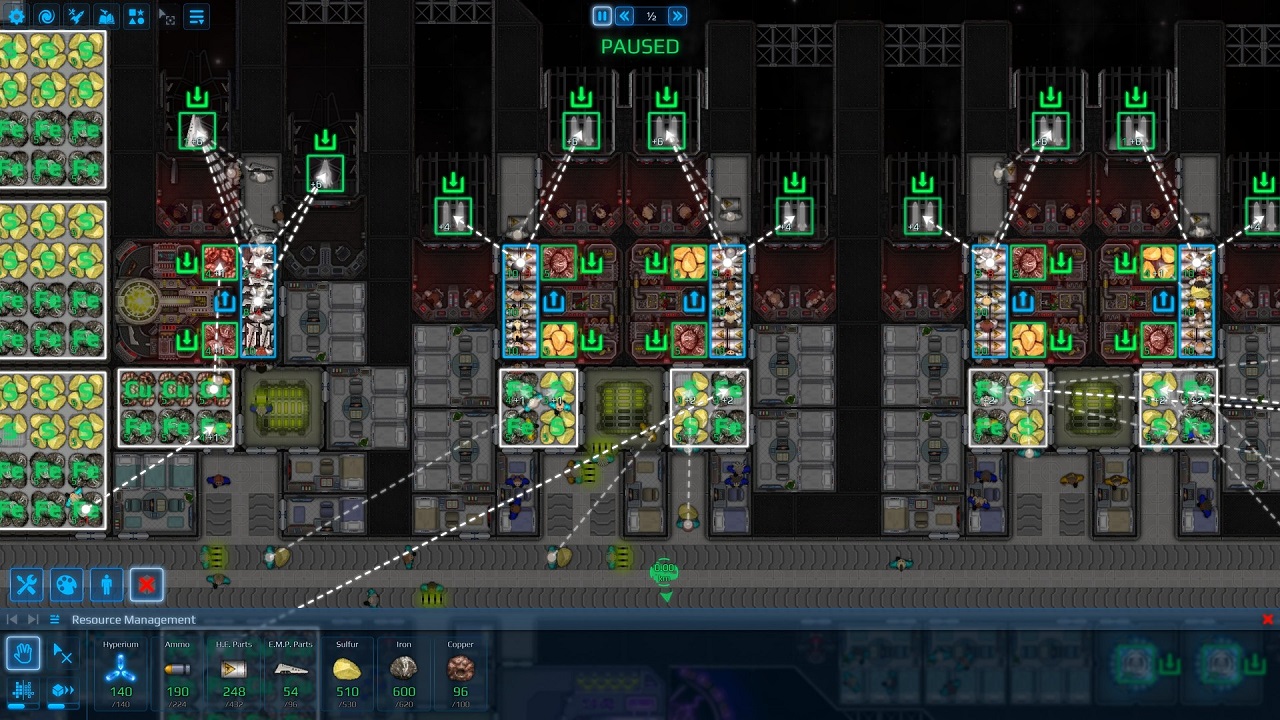Open the top-right hamburger game menu
The height and width of the screenshot is (720, 1280).
click(197, 16)
